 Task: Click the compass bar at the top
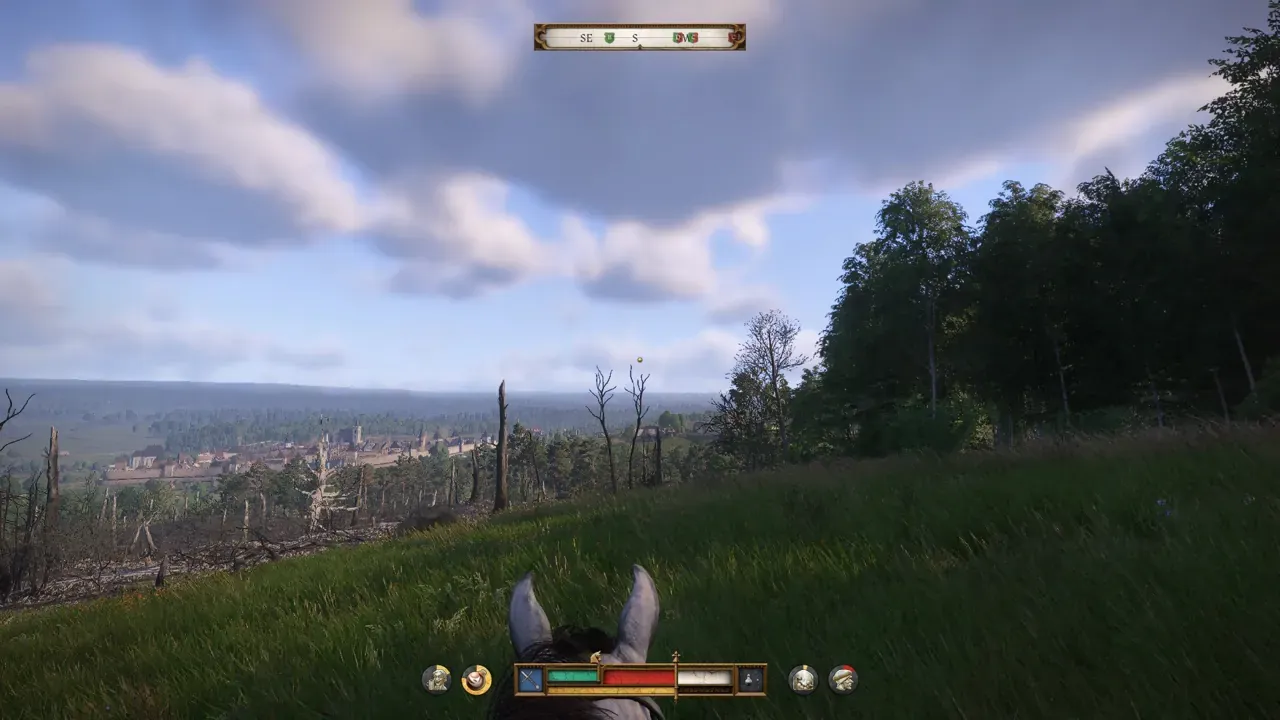(x=639, y=37)
